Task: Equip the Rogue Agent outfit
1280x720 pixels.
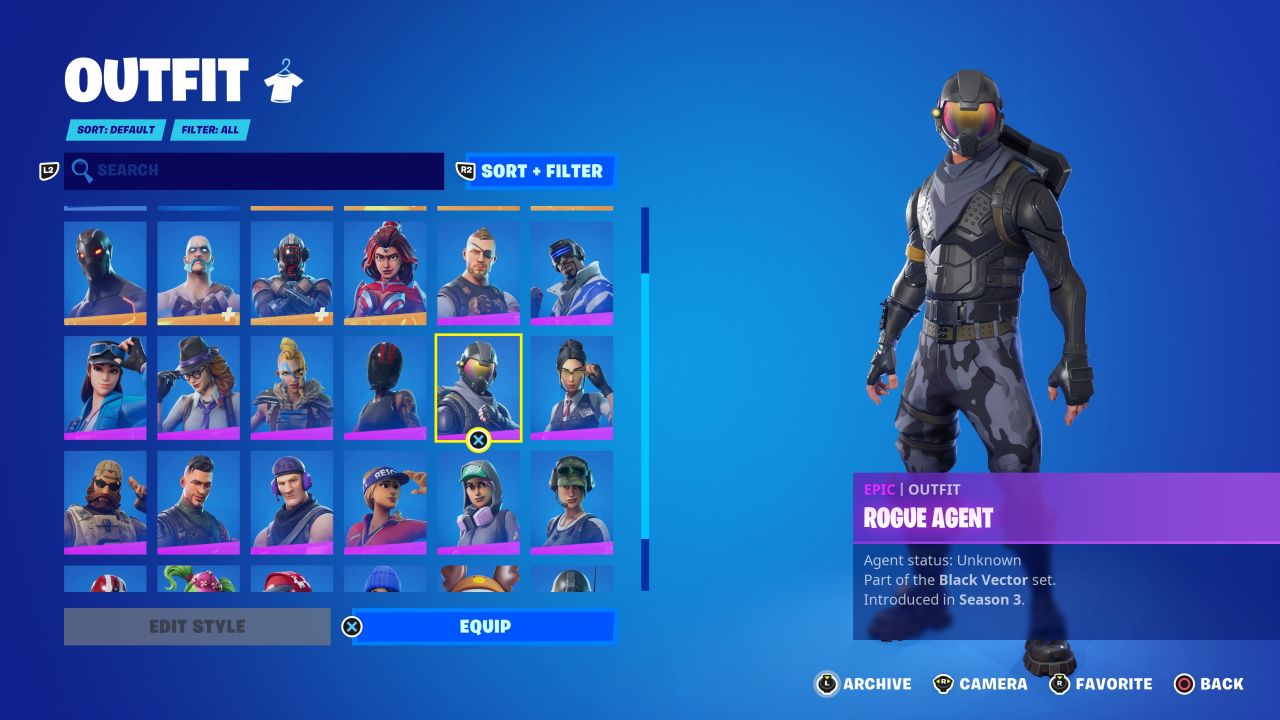Action: (x=483, y=626)
